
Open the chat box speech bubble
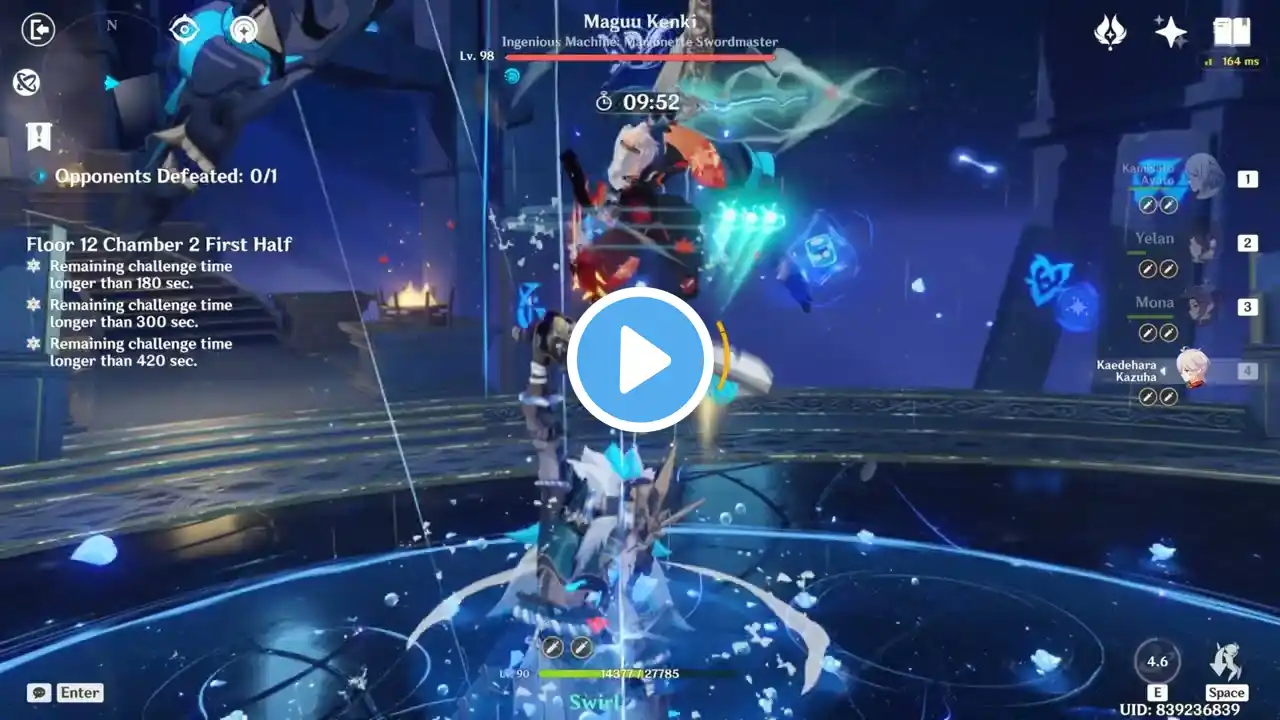click(40, 692)
